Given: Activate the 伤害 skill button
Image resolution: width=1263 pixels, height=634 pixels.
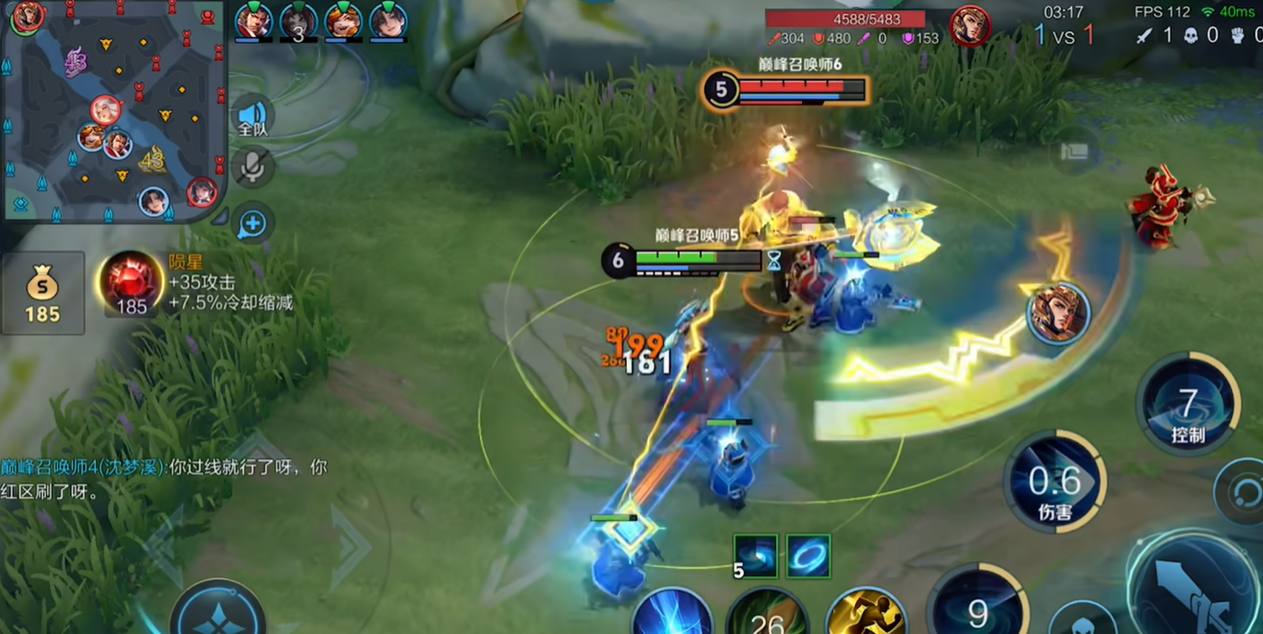Looking at the screenshot, I should click(x=1056, y=485).
